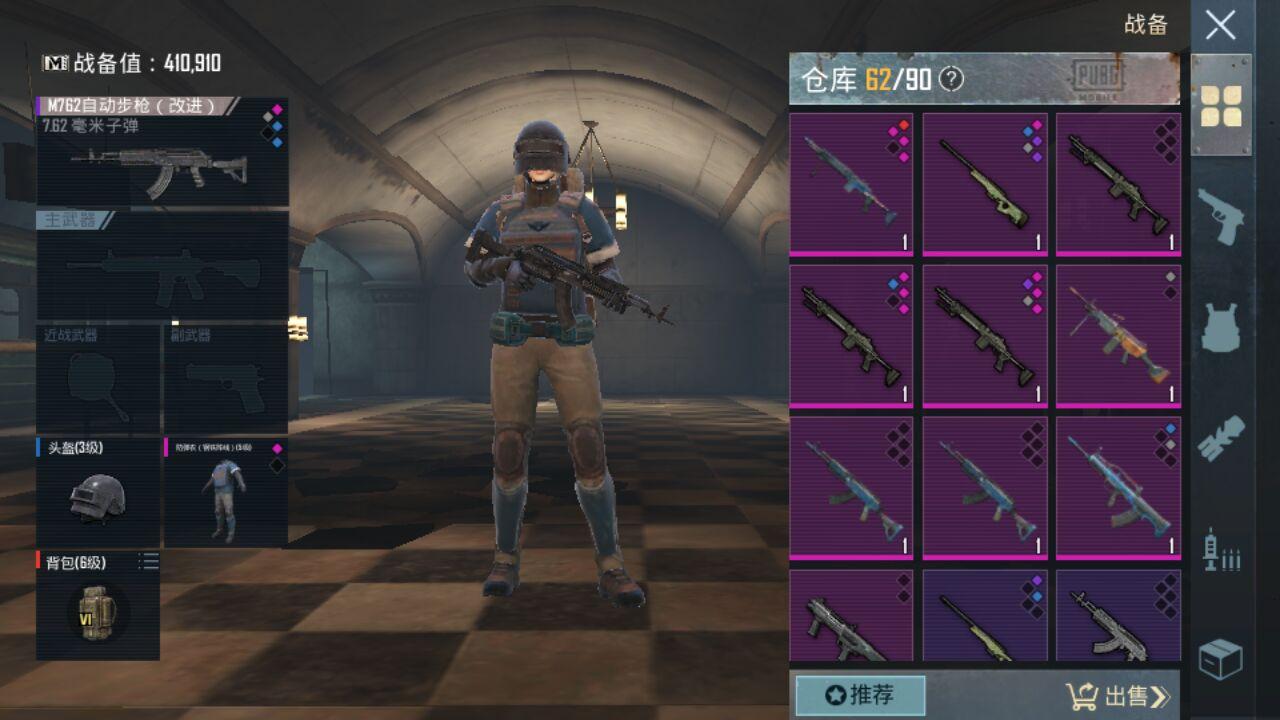Select the empty melee weapon pan slot
Image resolution: width=1280 pixels, height=720 pixels.
[x=98, y=380]
